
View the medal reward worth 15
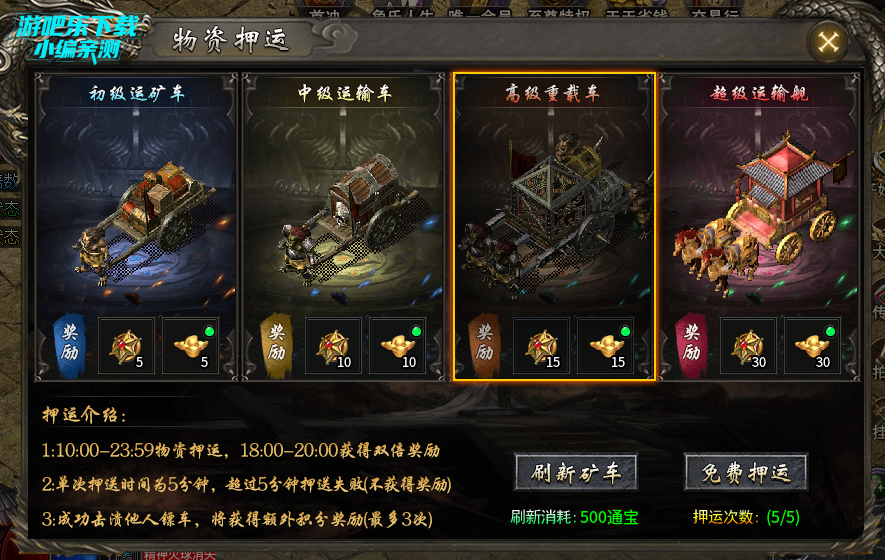541,346
